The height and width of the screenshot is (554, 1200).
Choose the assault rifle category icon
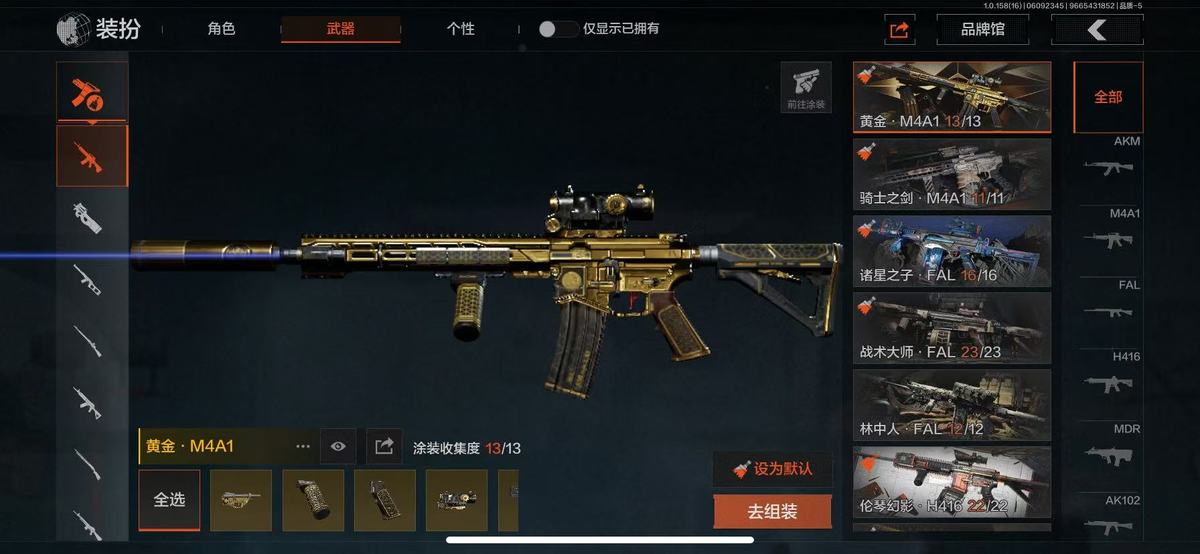92,156
